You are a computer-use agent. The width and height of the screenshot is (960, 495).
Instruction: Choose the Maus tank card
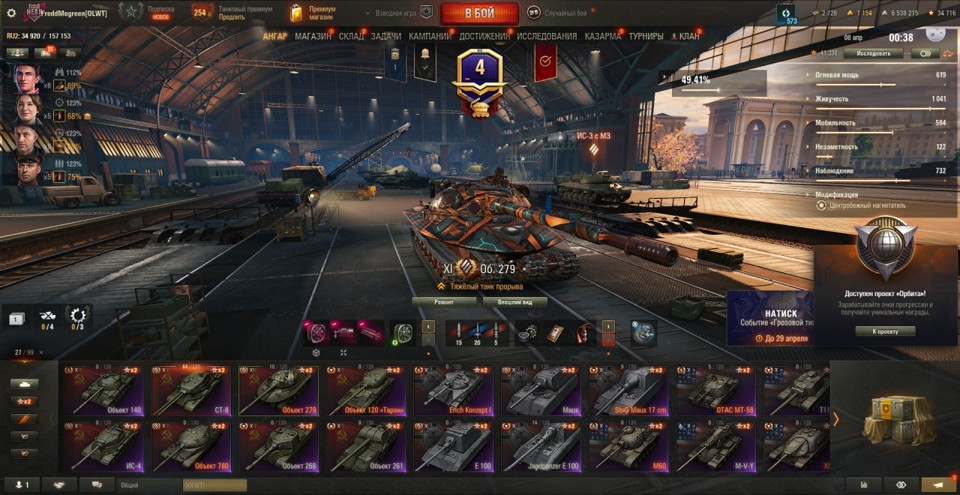(x=541, y=389)
